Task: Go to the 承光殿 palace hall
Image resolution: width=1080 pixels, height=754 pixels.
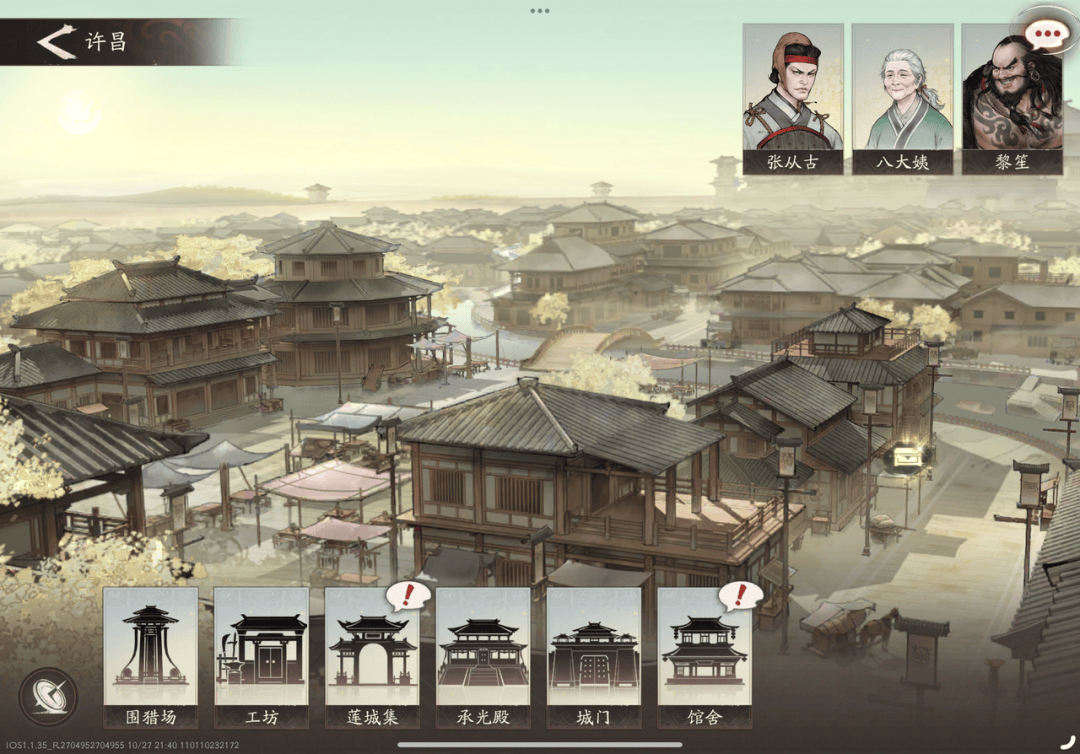Action: click(483, 656)
